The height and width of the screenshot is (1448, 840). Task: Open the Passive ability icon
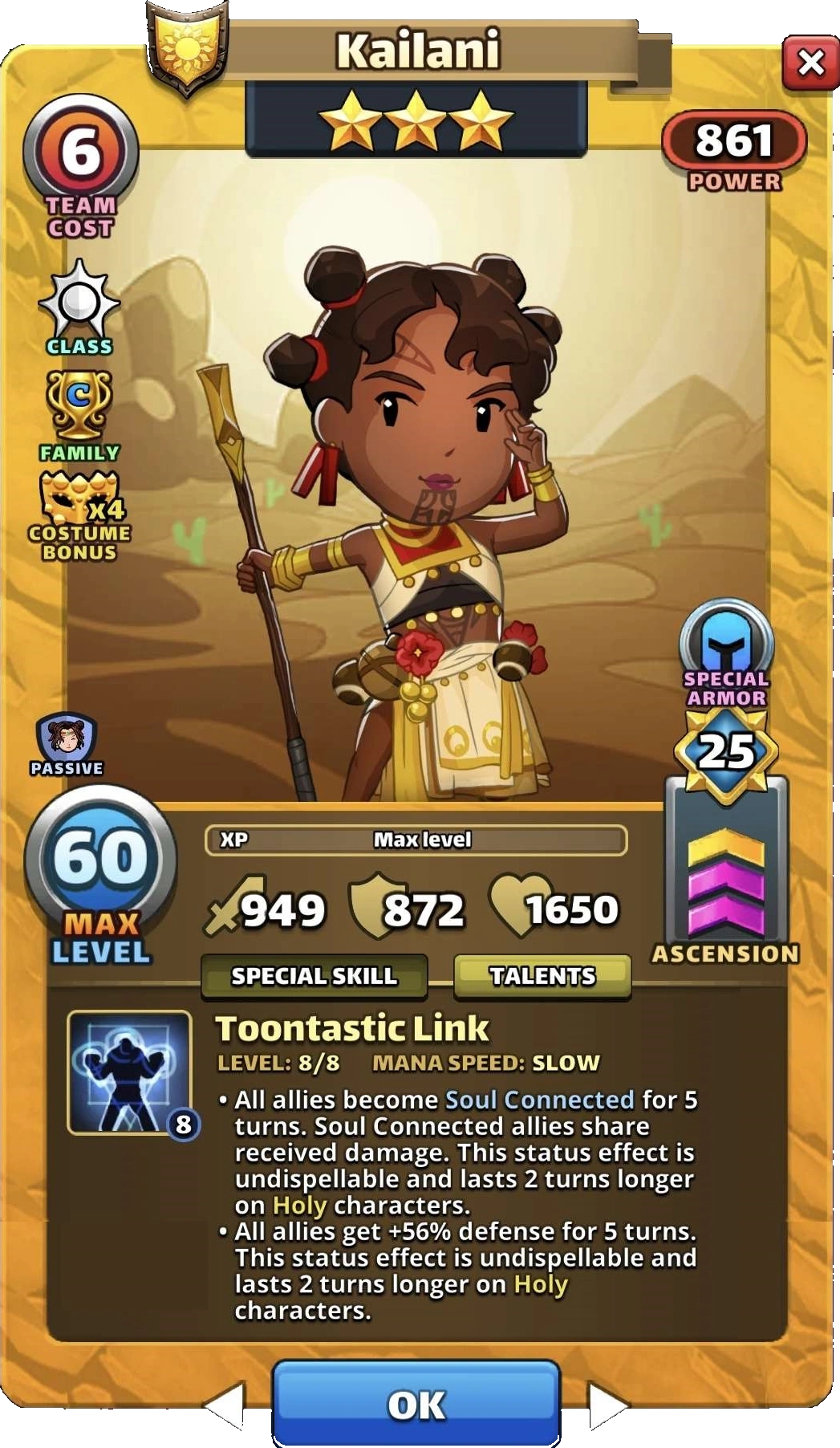click(x=67, y=738)
